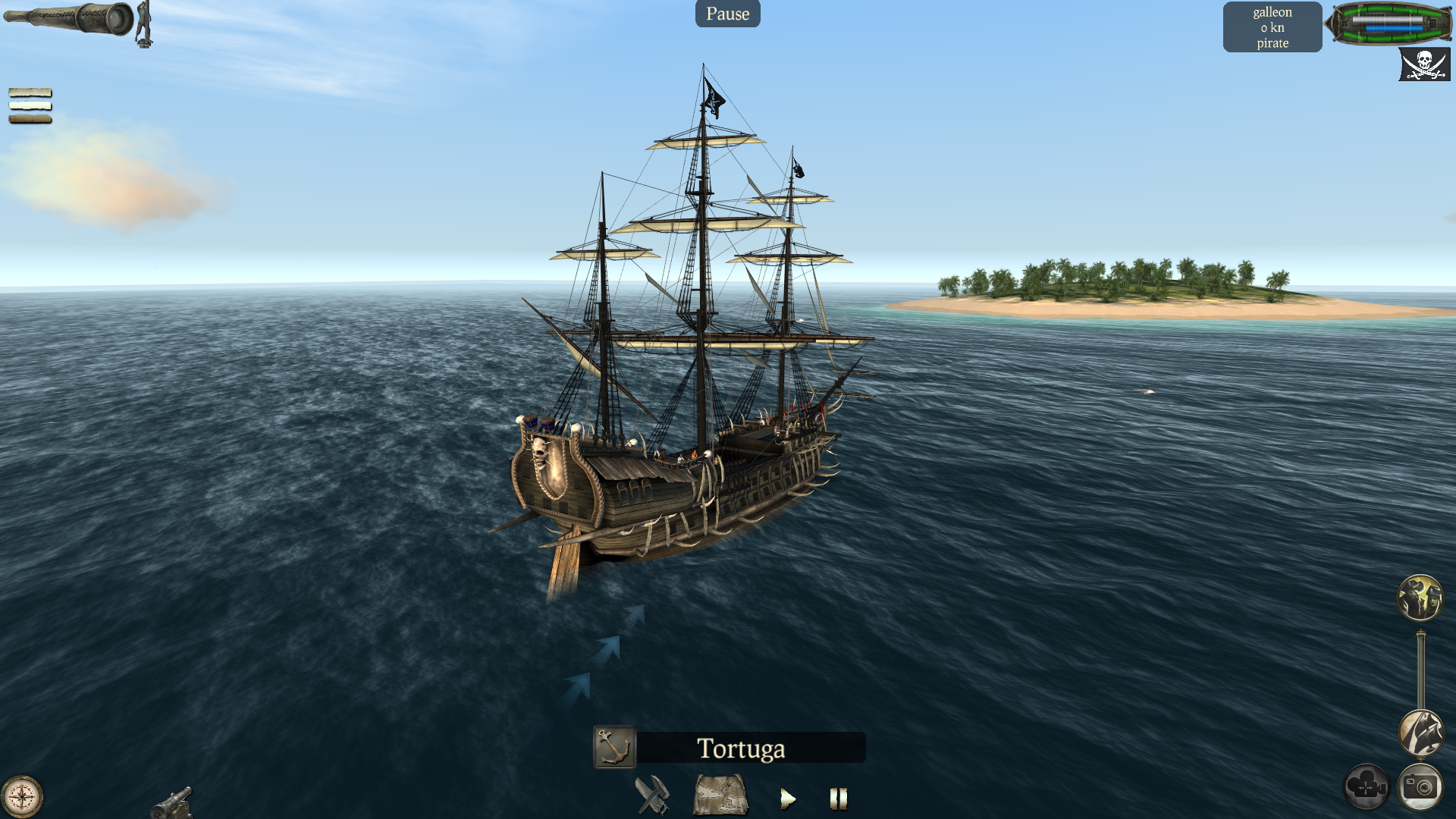Image resolution: width=1456 pixels, height=819 pixels.
Task: Open the parchment world map
Action: (720, 795)
